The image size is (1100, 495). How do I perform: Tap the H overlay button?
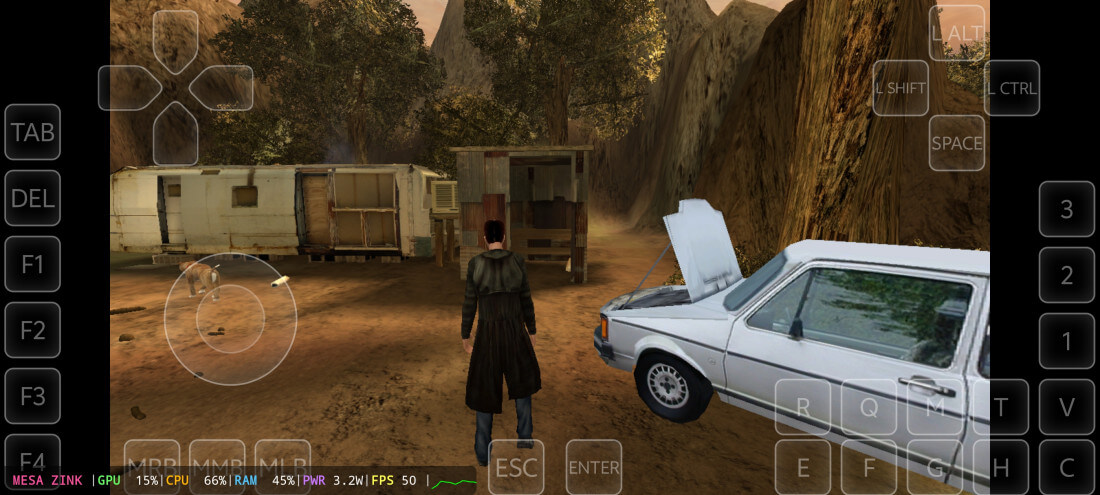pyautogui.click(x=1001, y=467)
